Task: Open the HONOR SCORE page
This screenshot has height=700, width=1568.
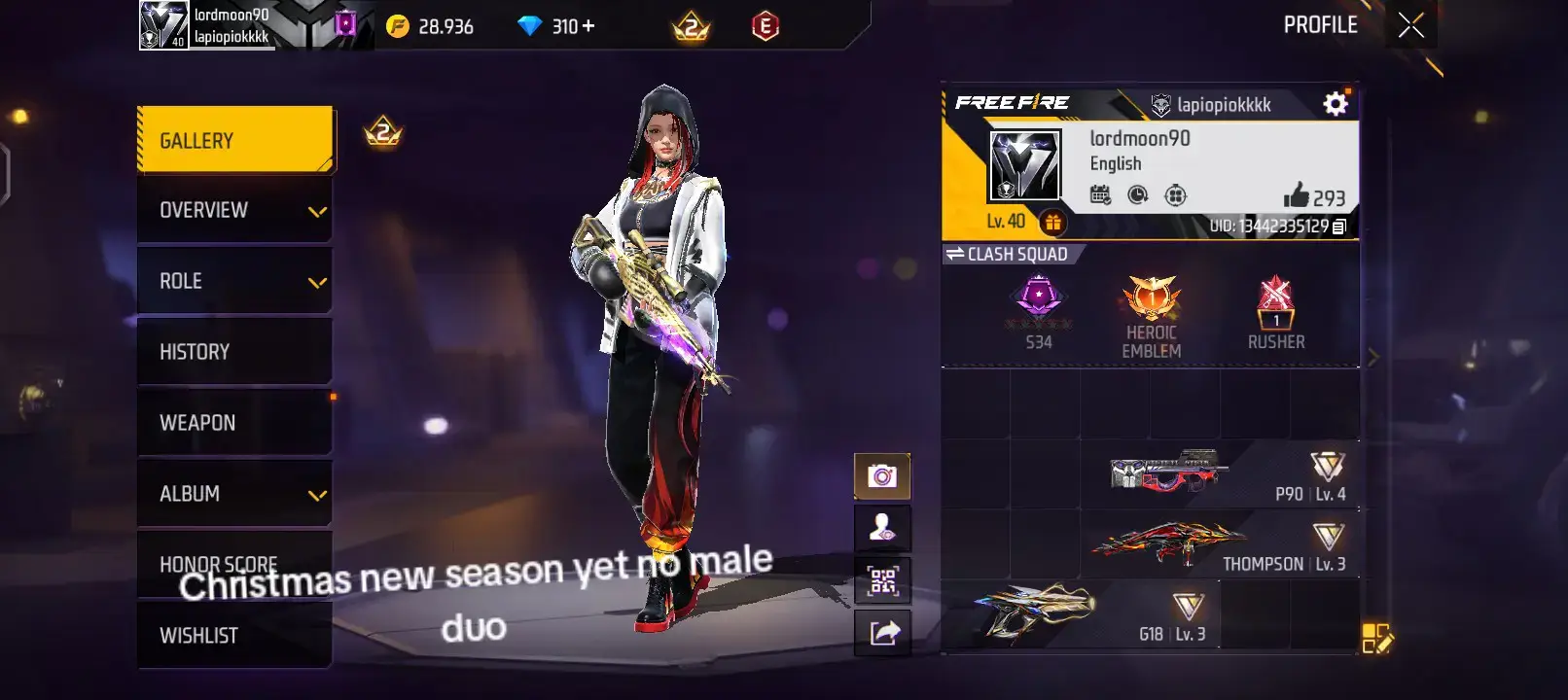Action: 233,564
